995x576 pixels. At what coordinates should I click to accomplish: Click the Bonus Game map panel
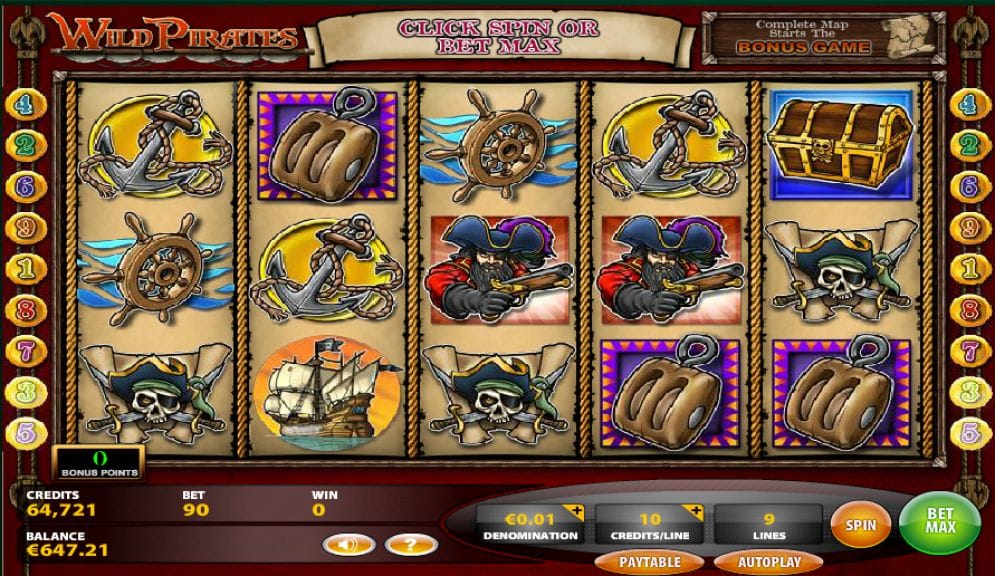(823, 36)
